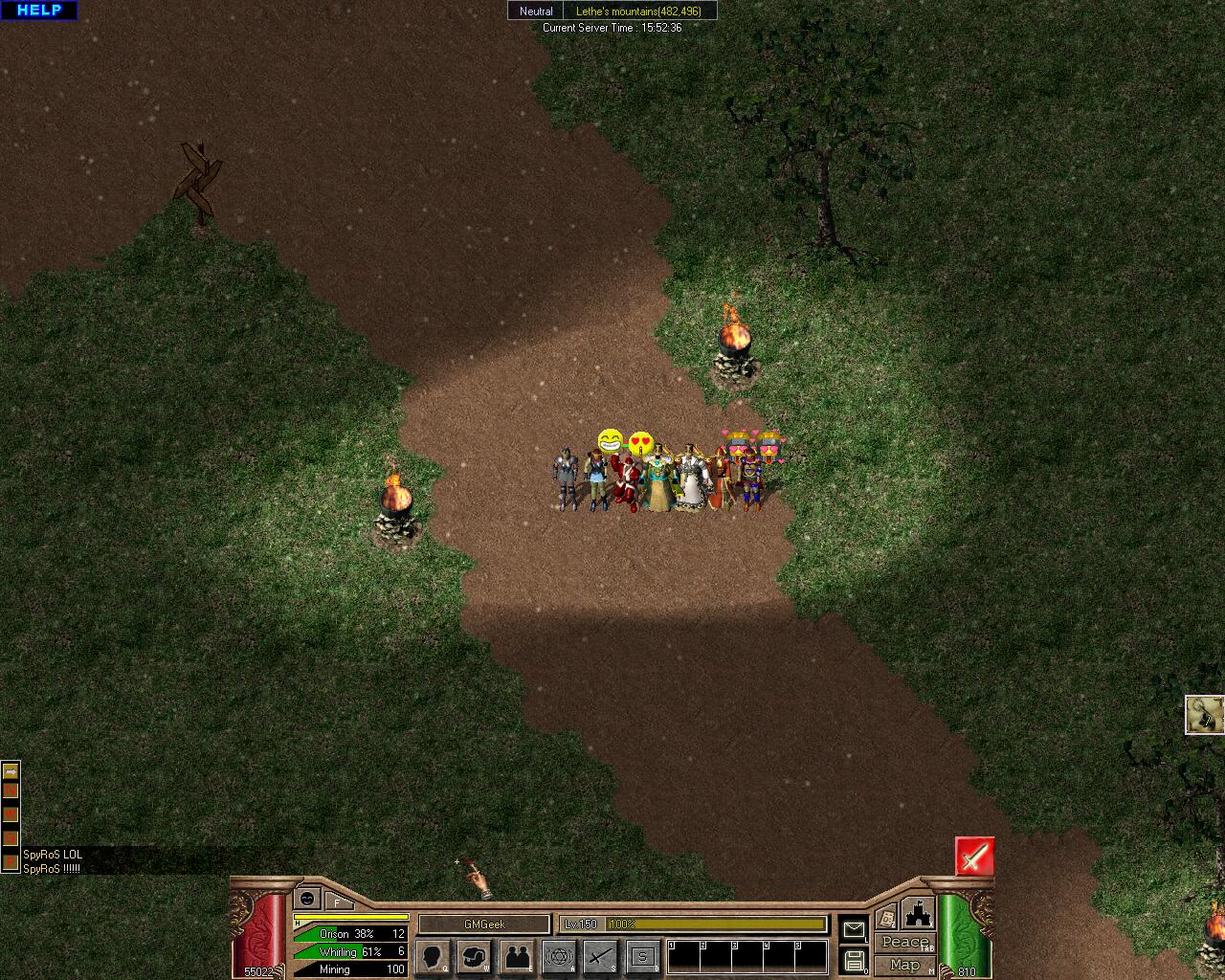The width and height of the screenshot is (1225, 980).
Task: Click the S system button
Action: pos(643,956)
